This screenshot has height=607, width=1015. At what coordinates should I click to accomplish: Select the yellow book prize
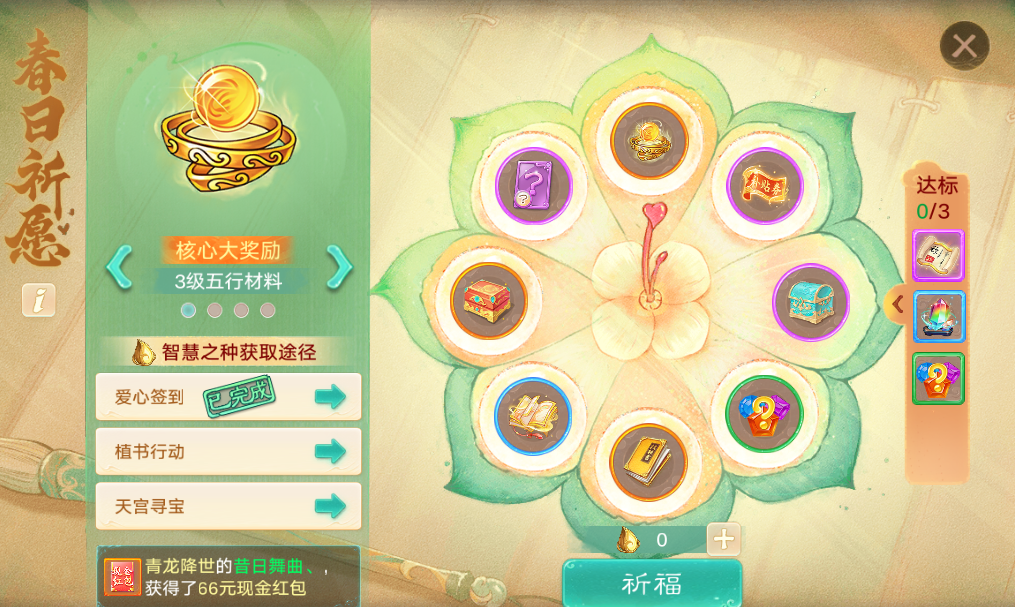[649, 462]
